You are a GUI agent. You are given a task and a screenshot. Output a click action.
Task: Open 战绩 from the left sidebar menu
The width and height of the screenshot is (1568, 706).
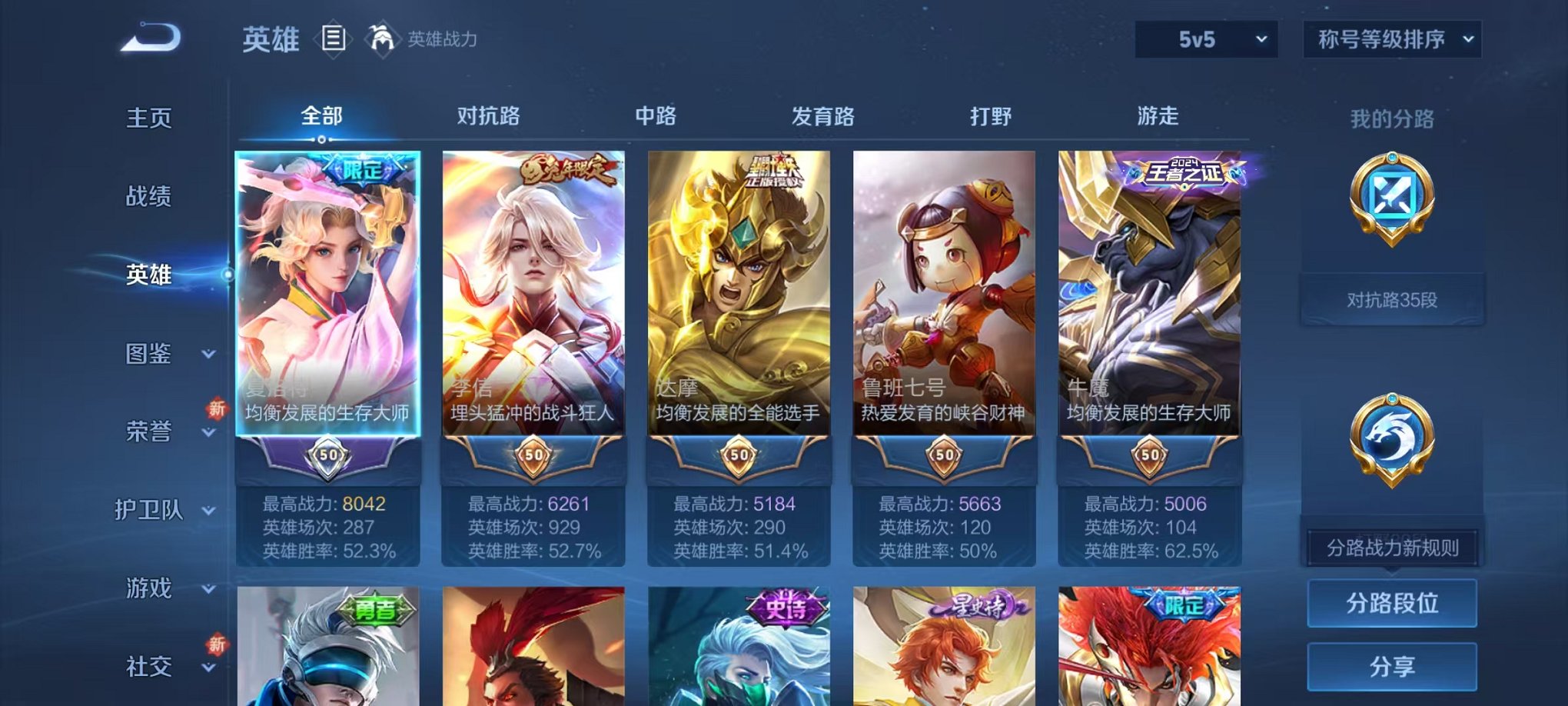pyautogui.click(x=151, y=198)
